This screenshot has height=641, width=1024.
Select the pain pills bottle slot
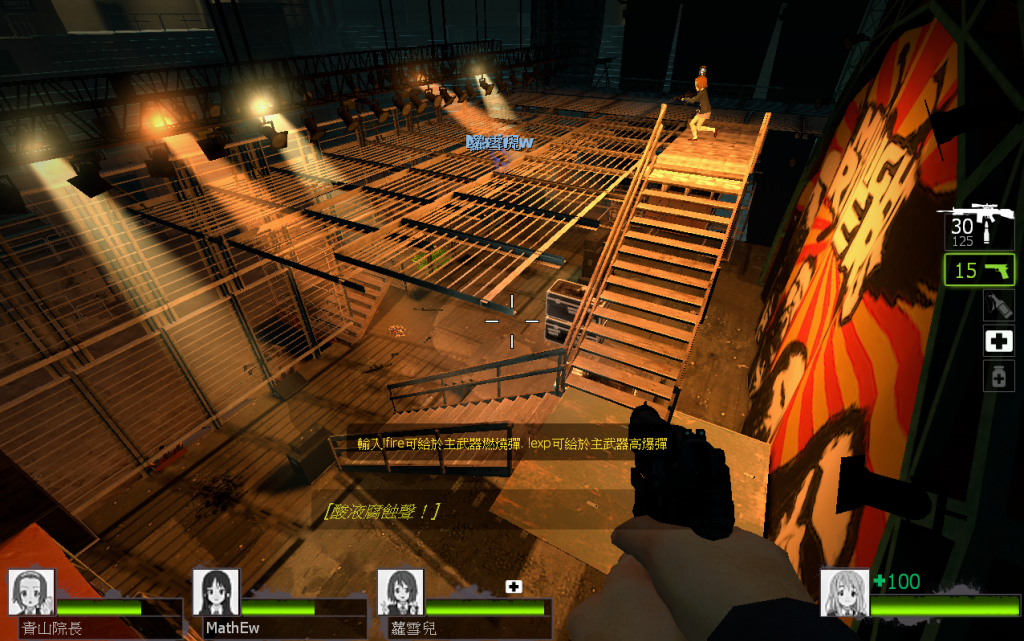998,376
